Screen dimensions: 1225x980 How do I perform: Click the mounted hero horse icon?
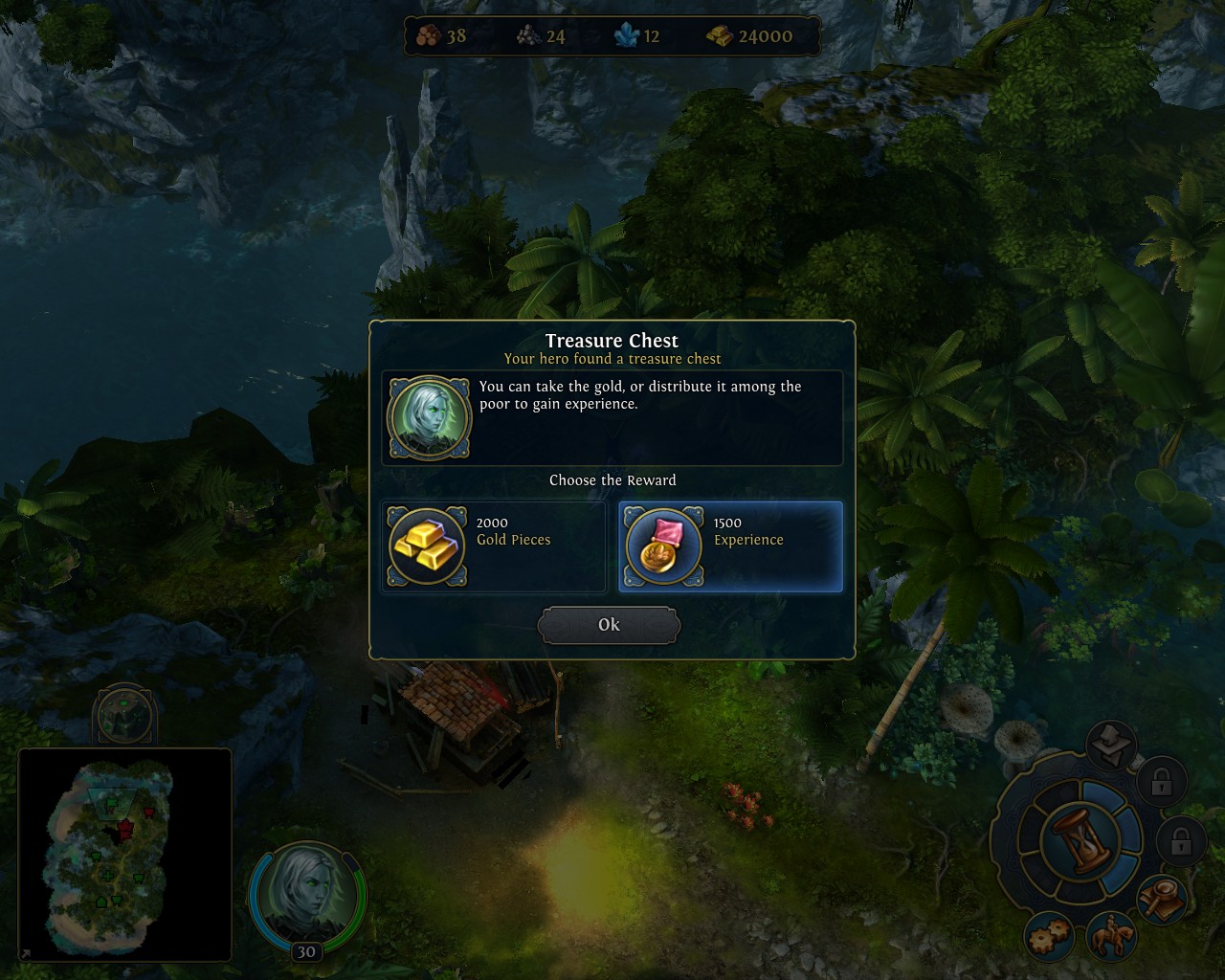[1112, 937]
